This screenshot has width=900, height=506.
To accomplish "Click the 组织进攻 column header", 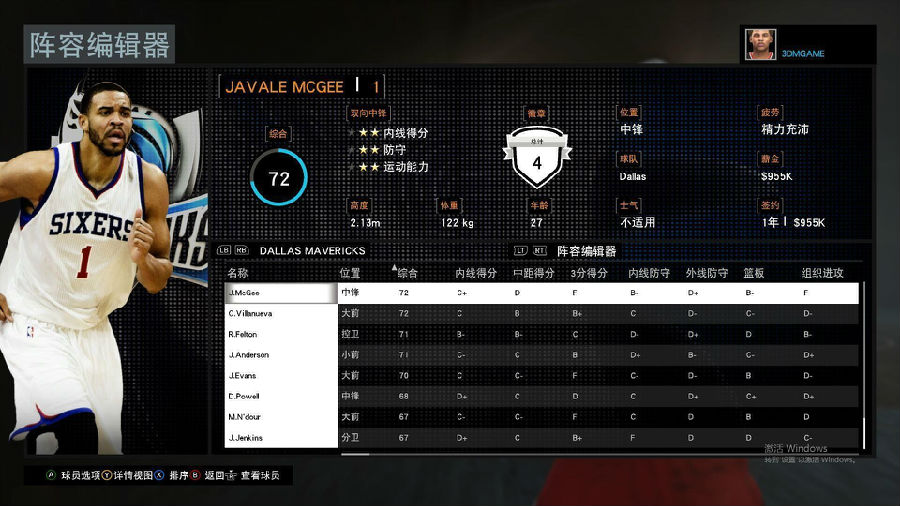I will [822, 273].
